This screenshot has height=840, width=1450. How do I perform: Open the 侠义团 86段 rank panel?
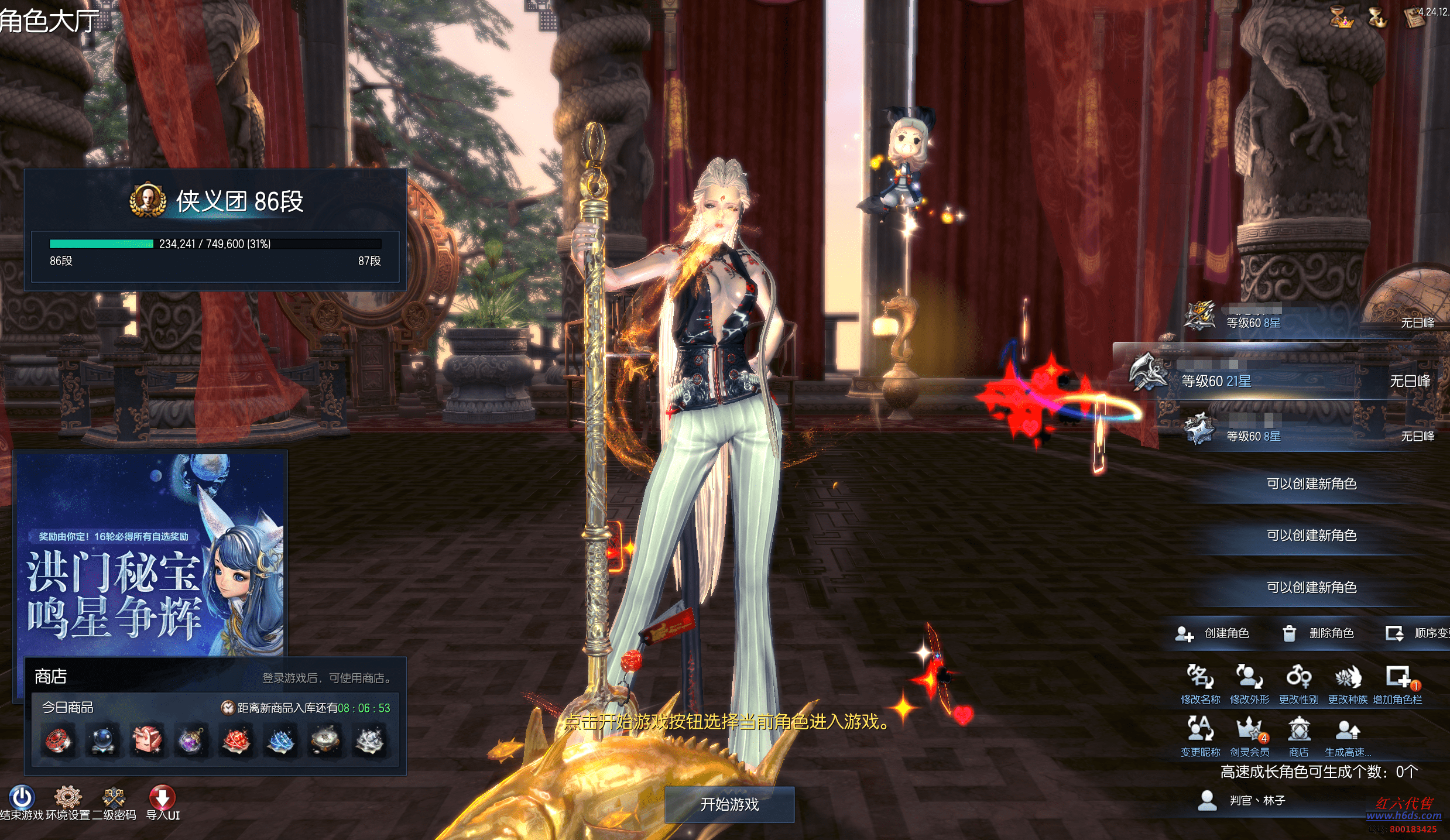[x=215, y=229]
